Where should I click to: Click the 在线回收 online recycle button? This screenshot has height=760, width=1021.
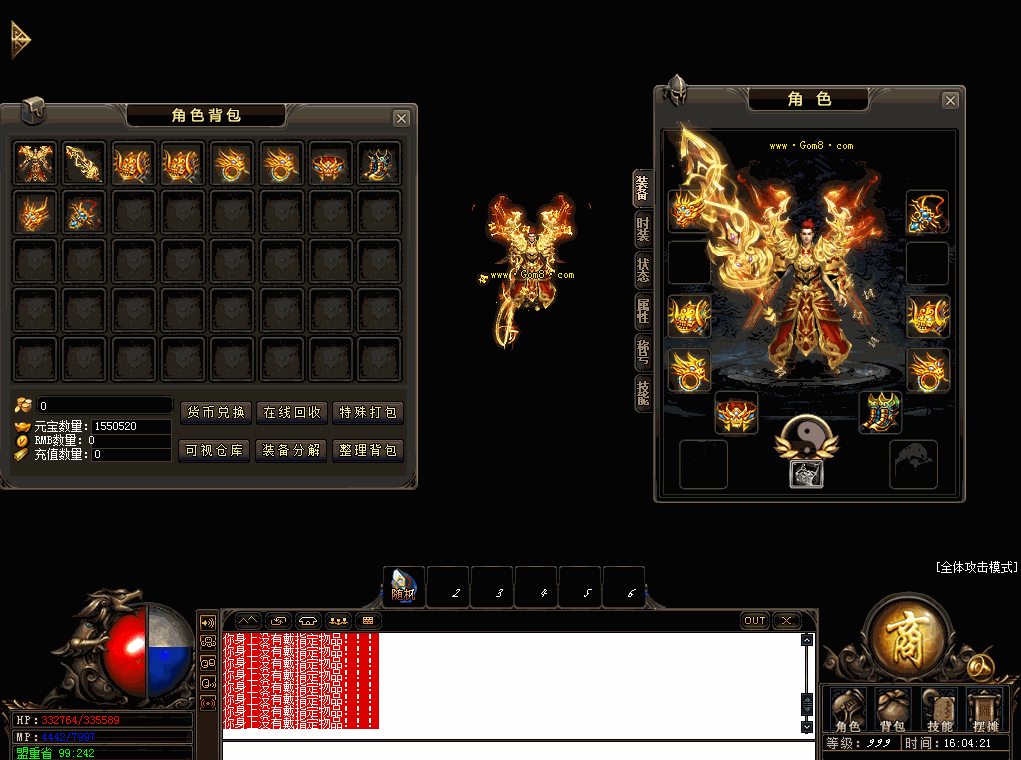pyautogui.click(x=292, y=413)
